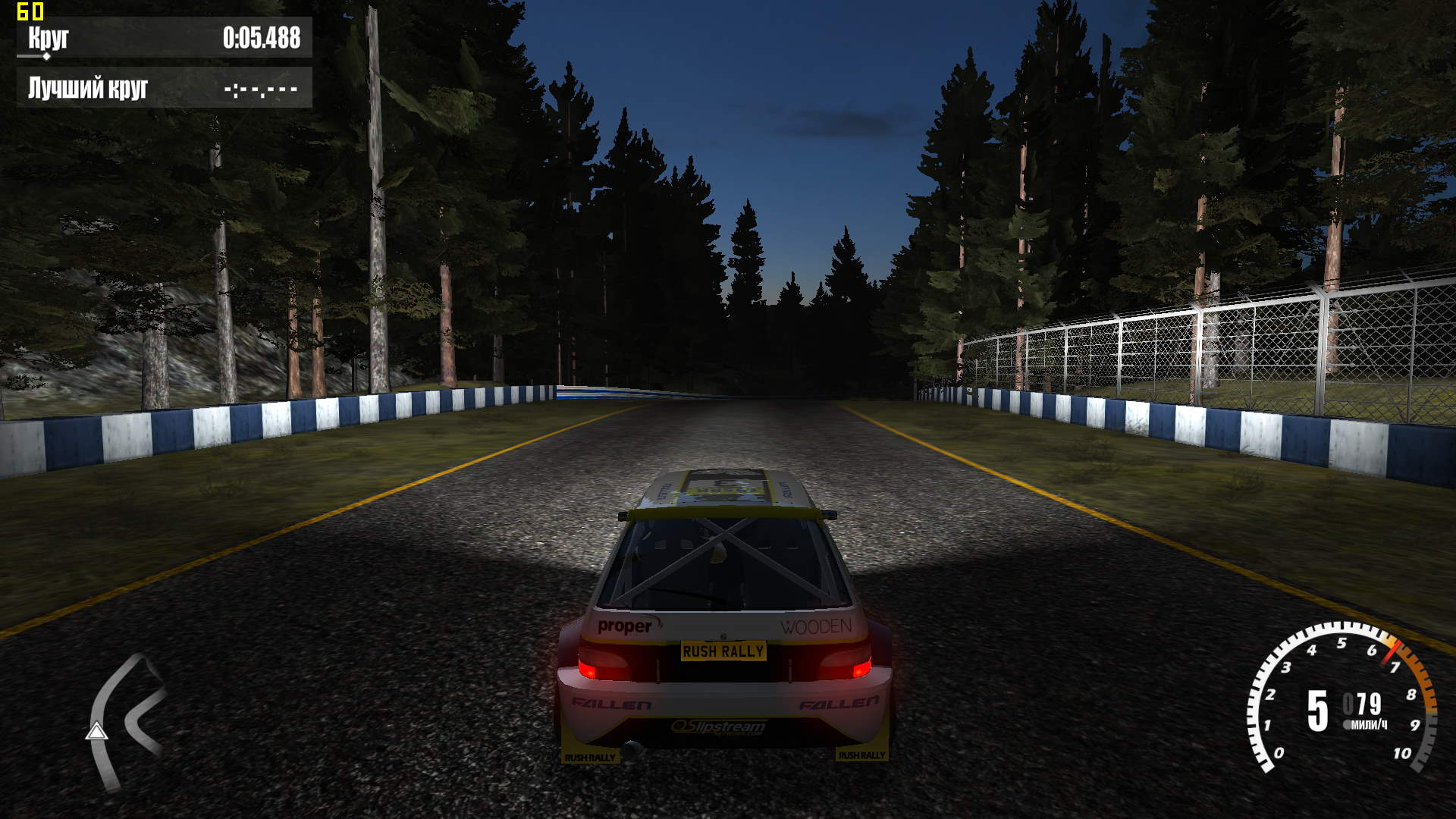Click the track outline minimap
The height and width of the screenshot is (819, 1456).
pos(125,720)
